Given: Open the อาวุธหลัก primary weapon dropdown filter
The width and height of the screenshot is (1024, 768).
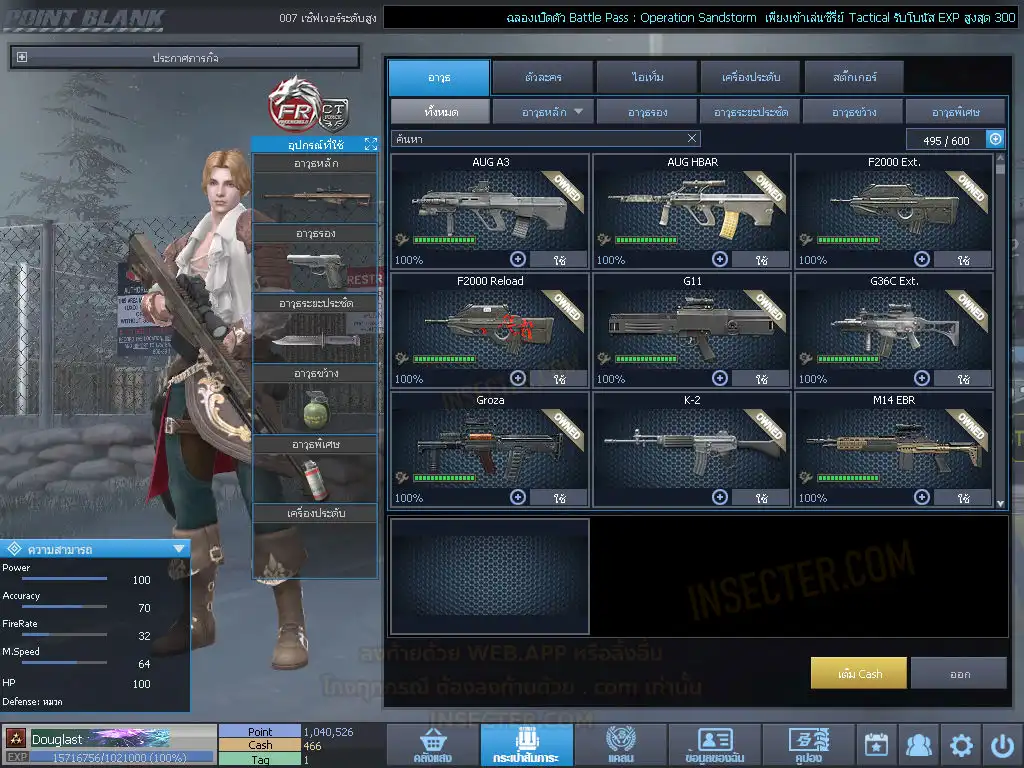Looking at the screenshot, I should (x=543, y=111).
